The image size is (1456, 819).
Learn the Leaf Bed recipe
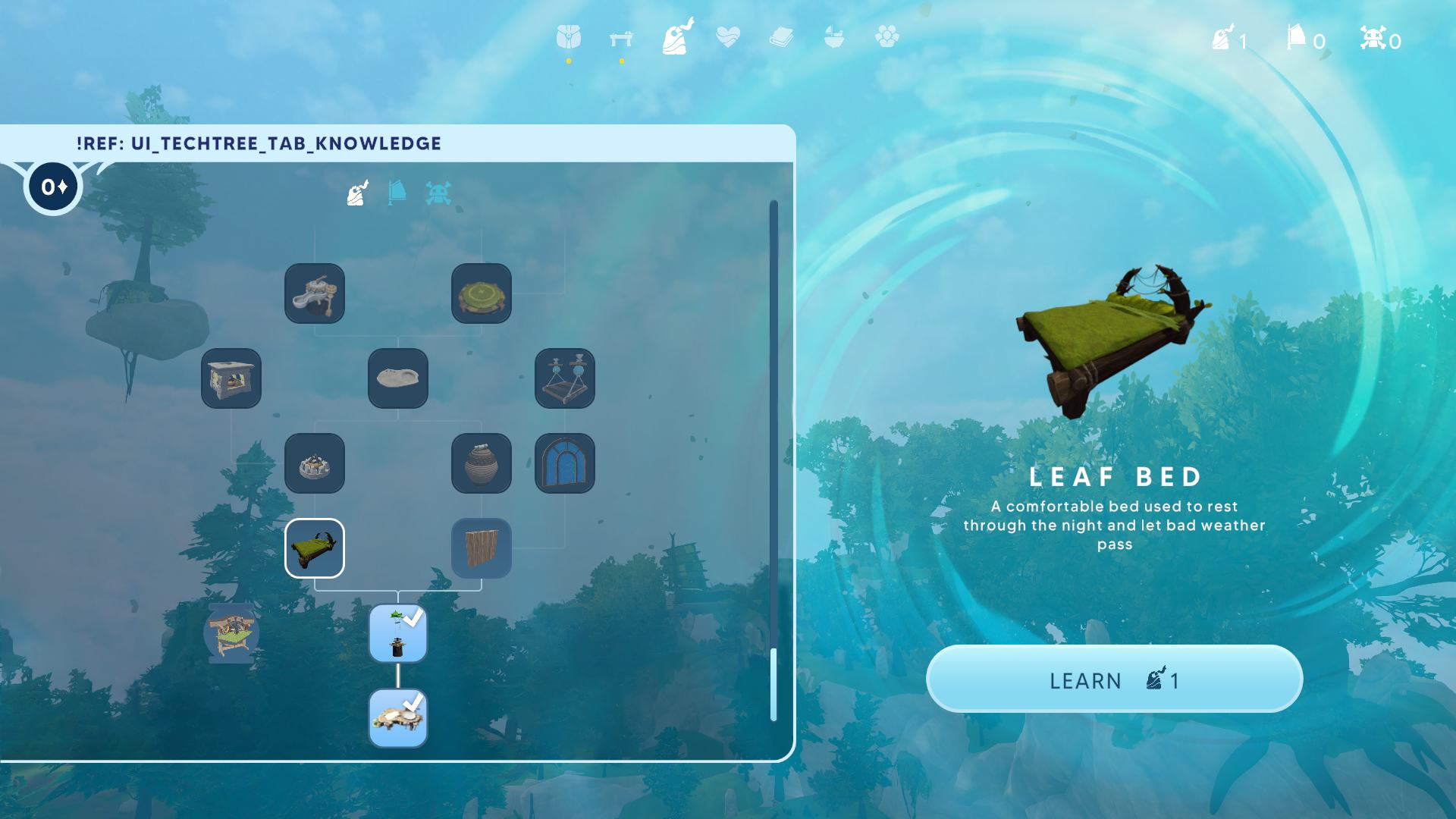(x=1114, y=679)
